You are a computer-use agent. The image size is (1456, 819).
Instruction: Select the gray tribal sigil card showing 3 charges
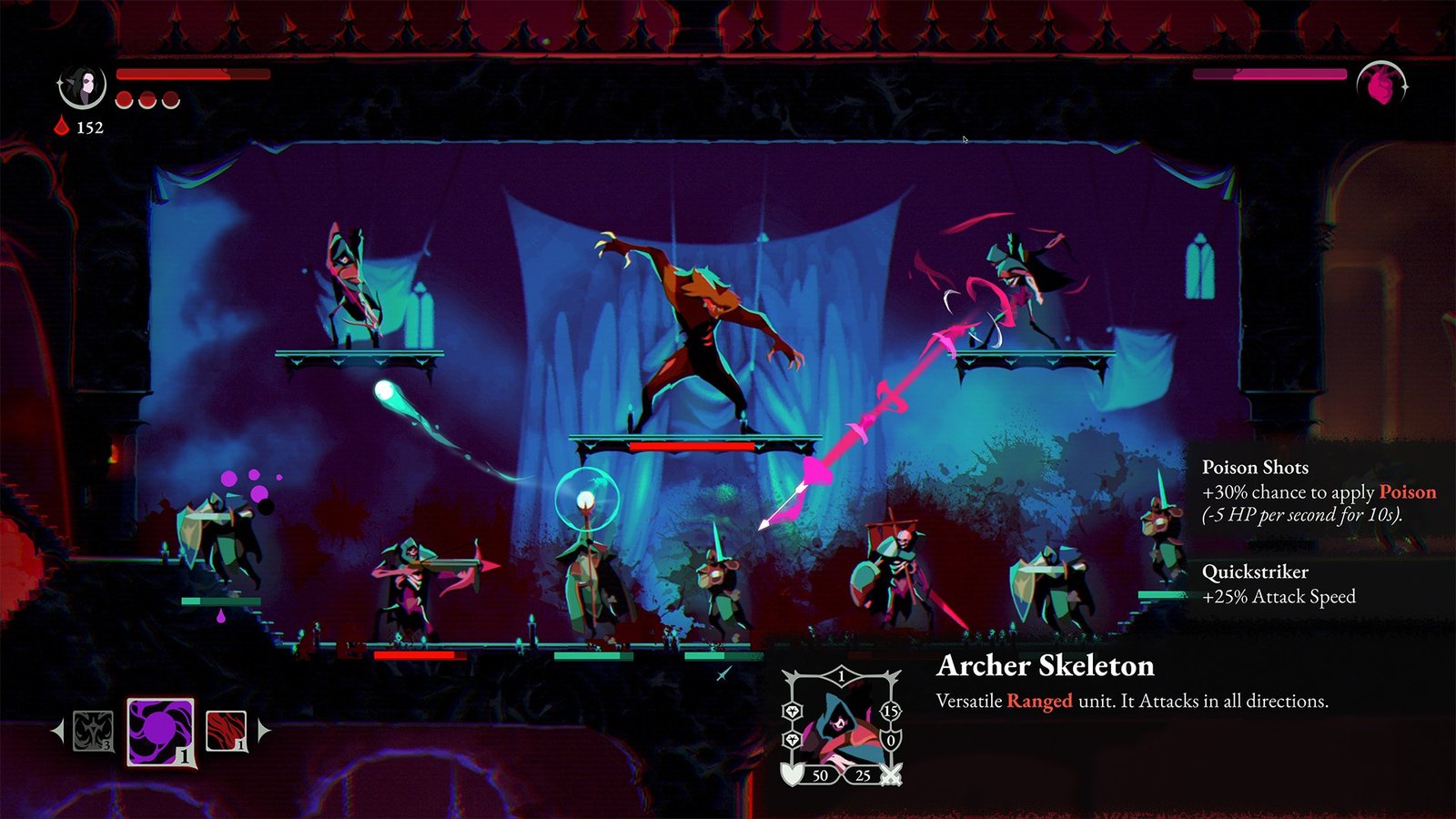pos(93,732)
